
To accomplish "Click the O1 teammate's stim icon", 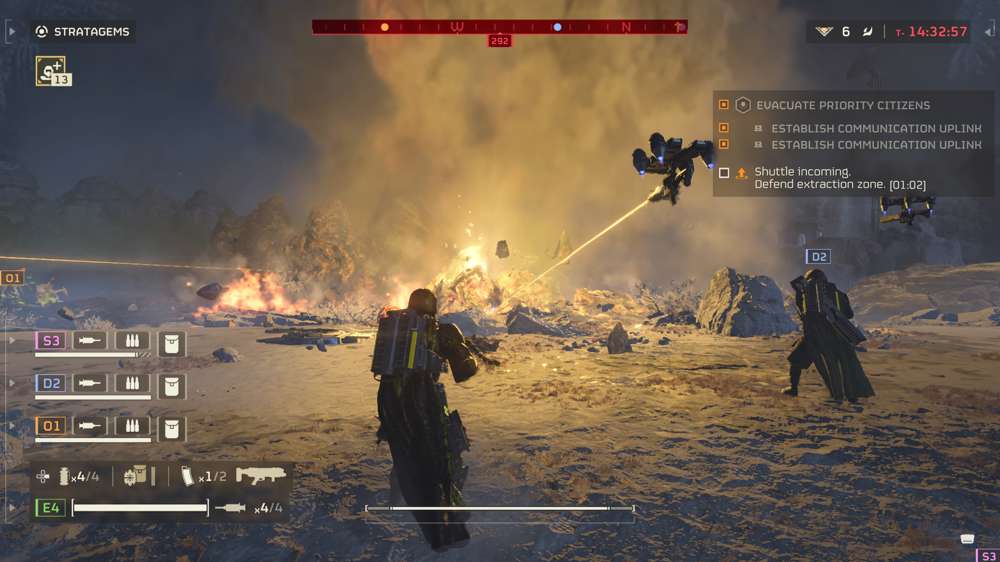I will pyautogui.click(x=90, y=427).
